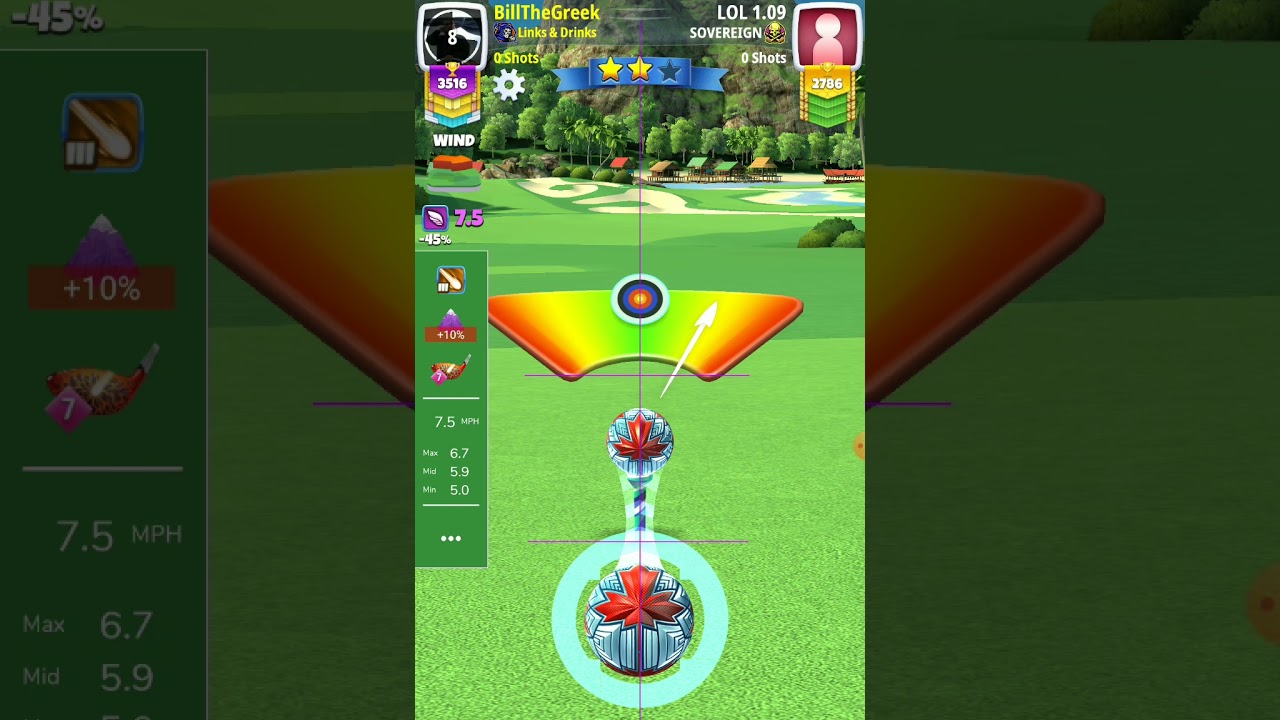Select the purple winged ball icon
The width and height of the screenshot is (1280, 720).
coord(436,218)
